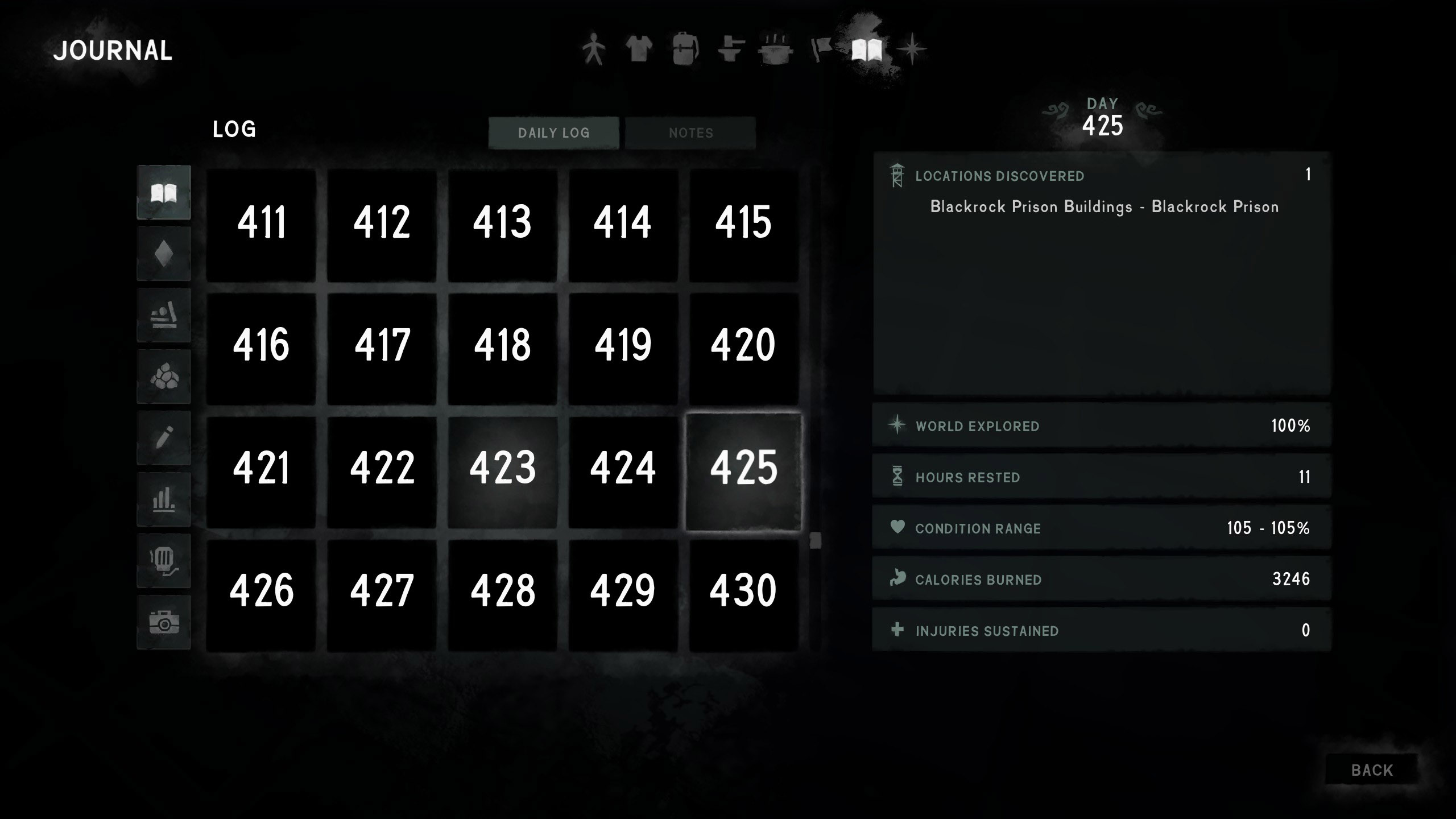1456x819 pixels.
Task: Switch to the Notes tab
Action: pos(690,133)
